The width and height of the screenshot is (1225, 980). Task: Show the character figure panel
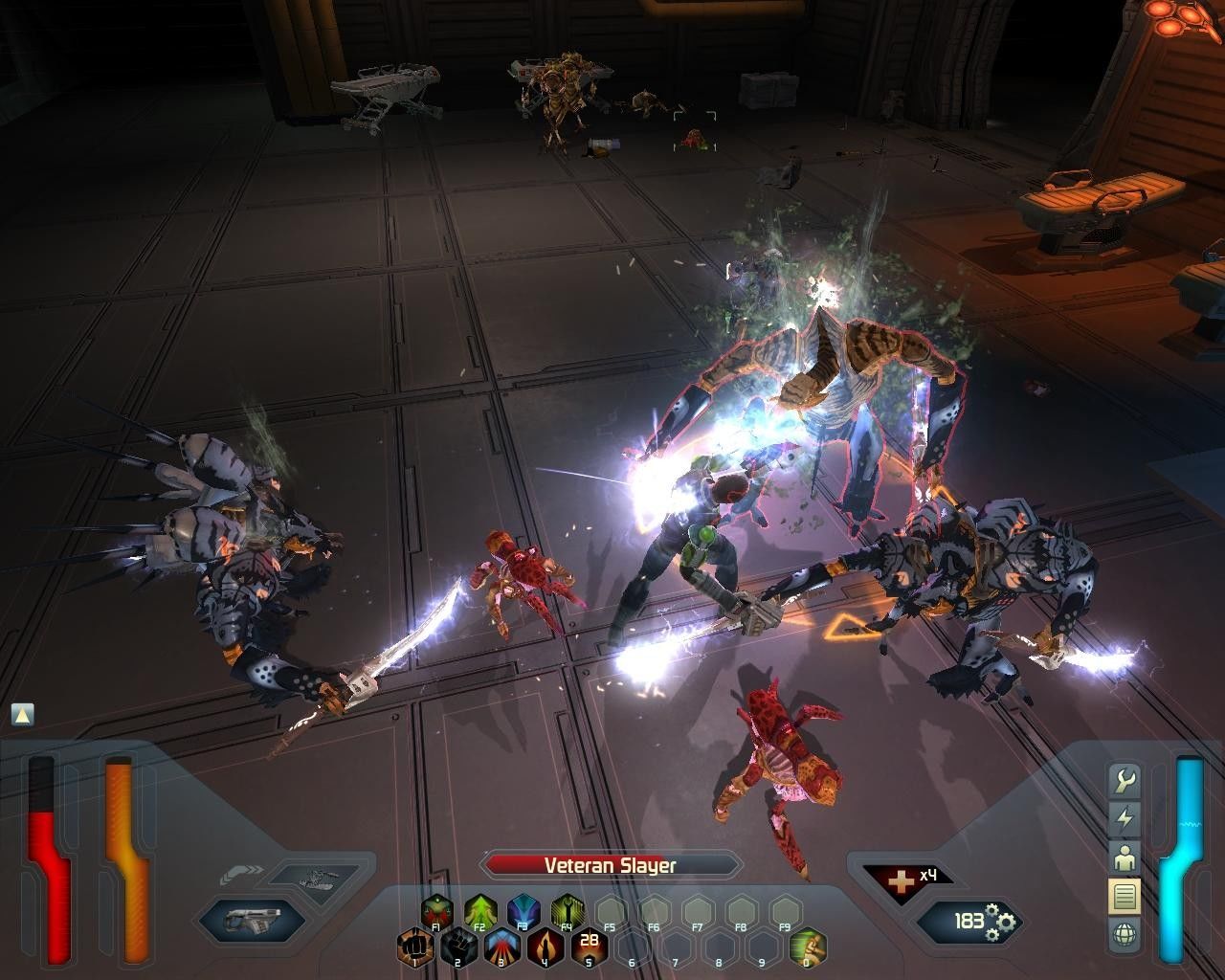[1125, 857]
